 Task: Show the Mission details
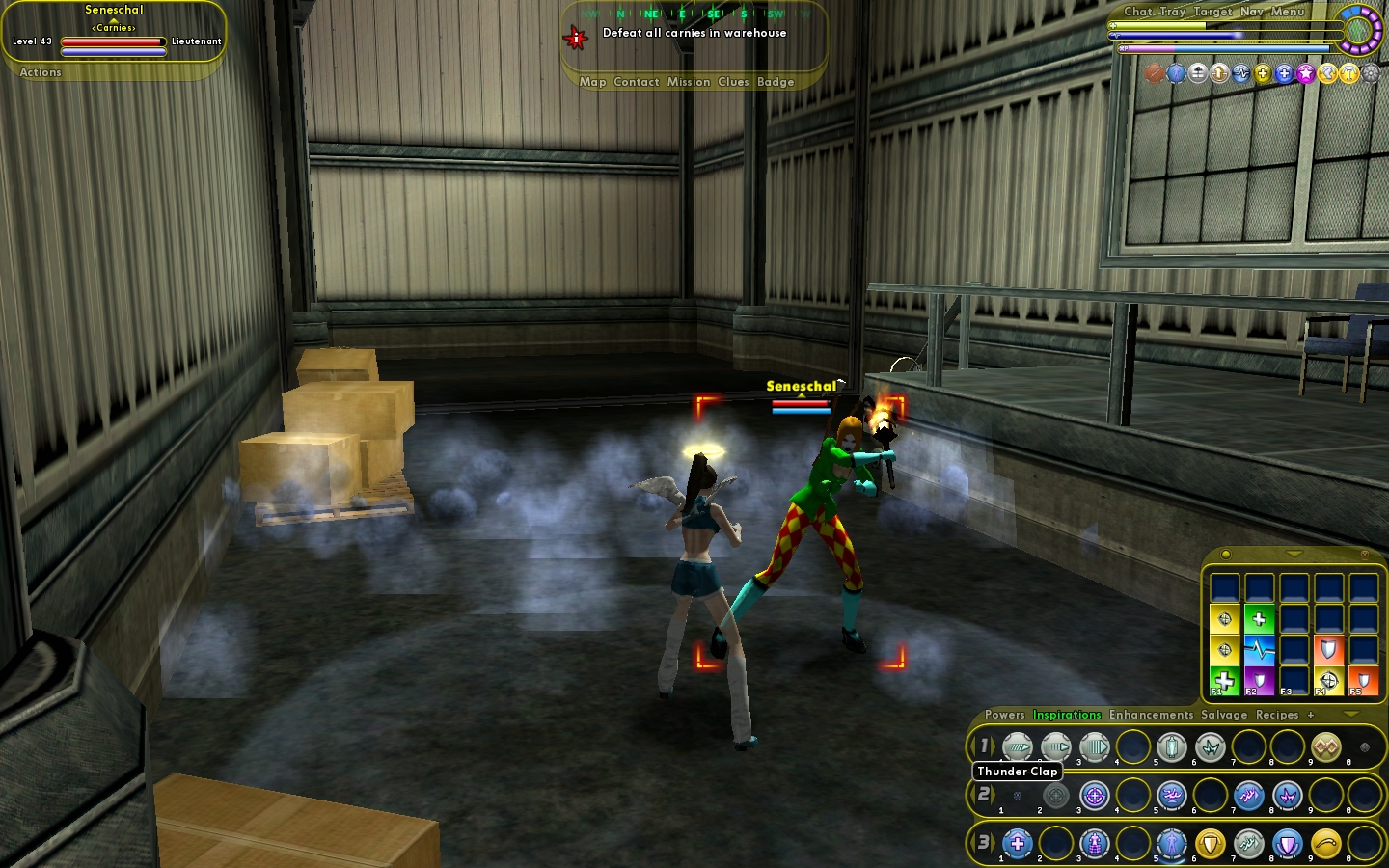coord(689,82)
